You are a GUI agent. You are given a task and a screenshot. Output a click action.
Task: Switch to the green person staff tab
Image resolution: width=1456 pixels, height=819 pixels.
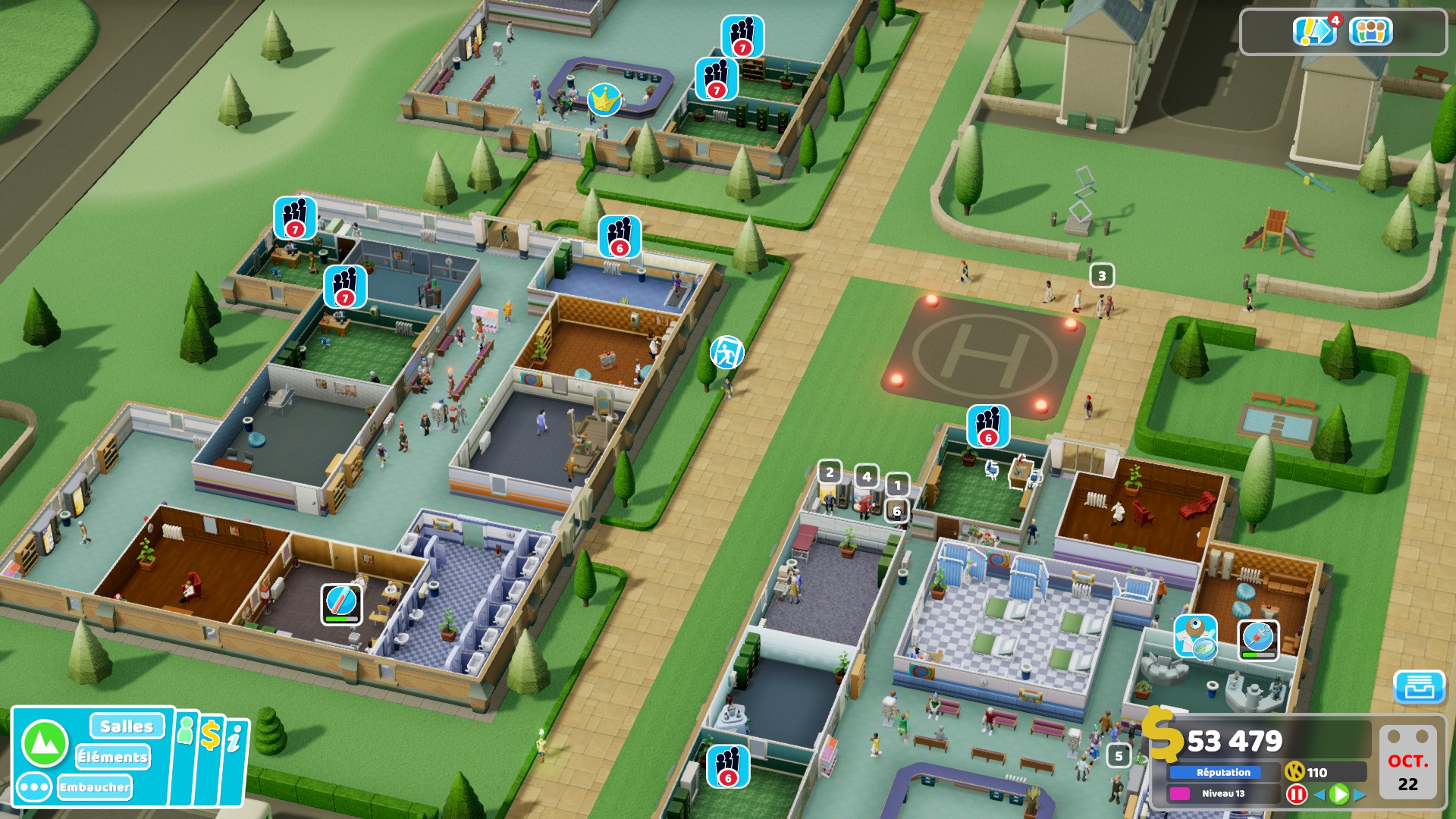pyautogui.click(x=185, y=733)
